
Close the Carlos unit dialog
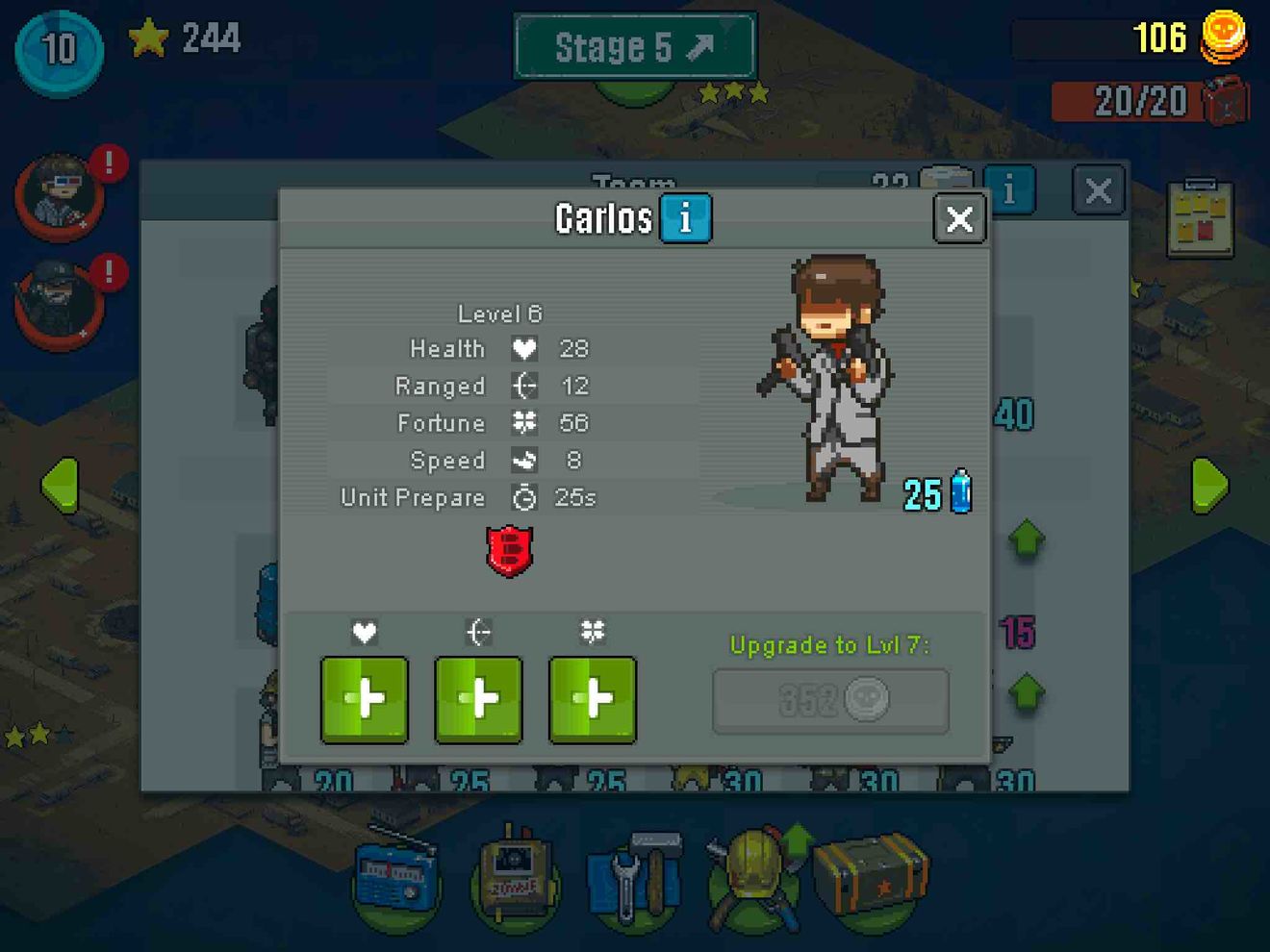tap(959, 219)
